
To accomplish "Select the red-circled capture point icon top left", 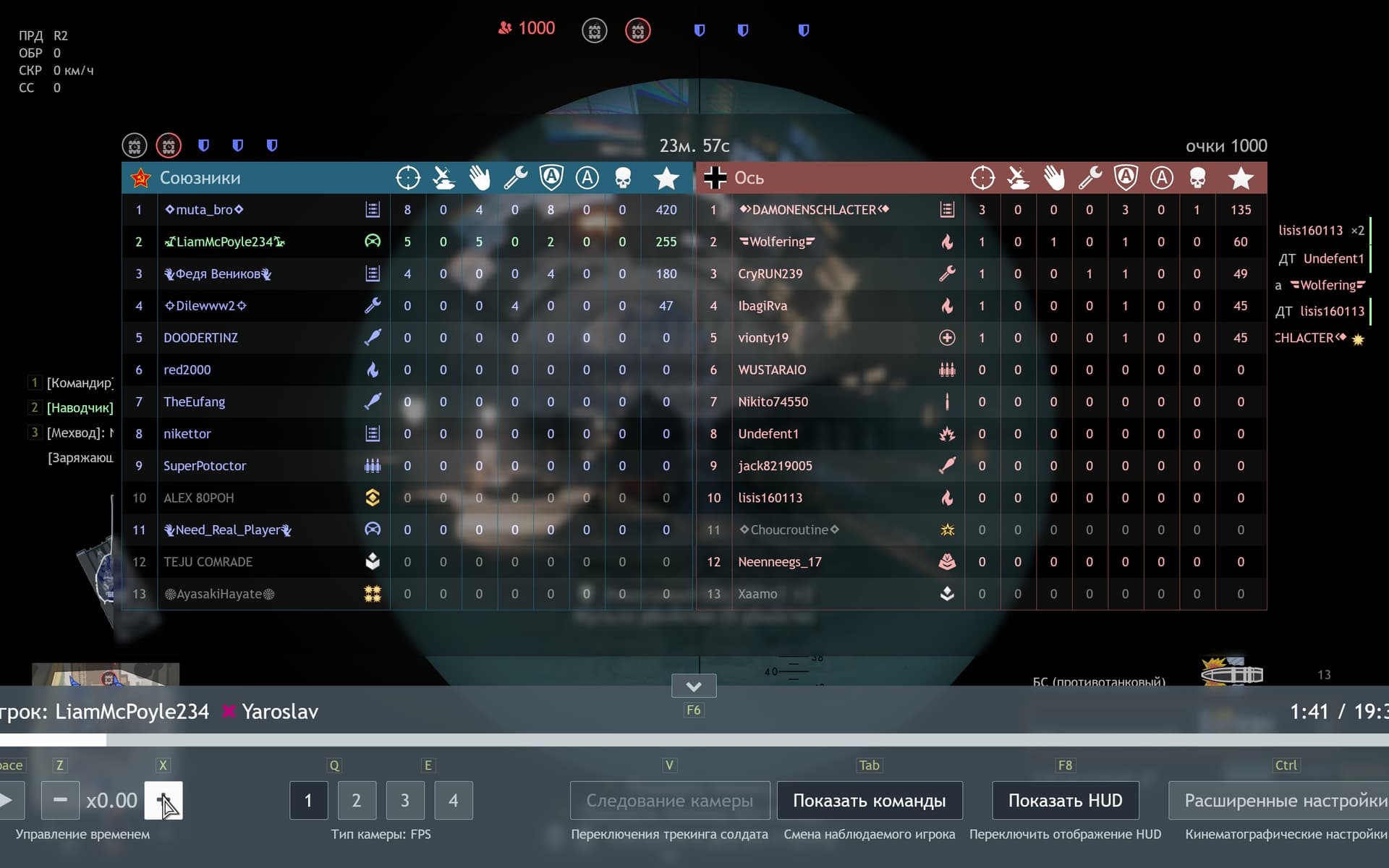I will click(169, 145).
